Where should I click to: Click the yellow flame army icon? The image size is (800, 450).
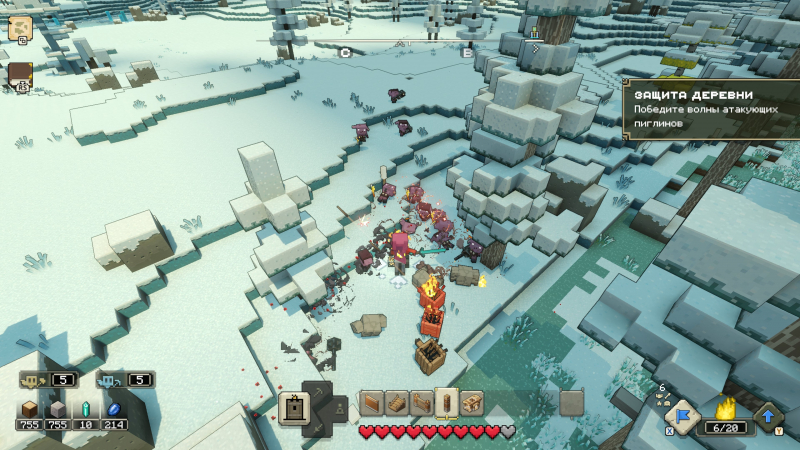point(726,408)
